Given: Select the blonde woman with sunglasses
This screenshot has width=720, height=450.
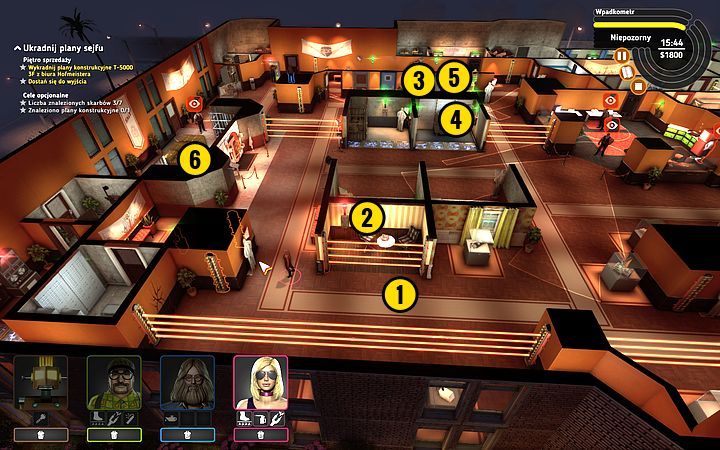Looking at the screenshot, I should click(260, 382).
